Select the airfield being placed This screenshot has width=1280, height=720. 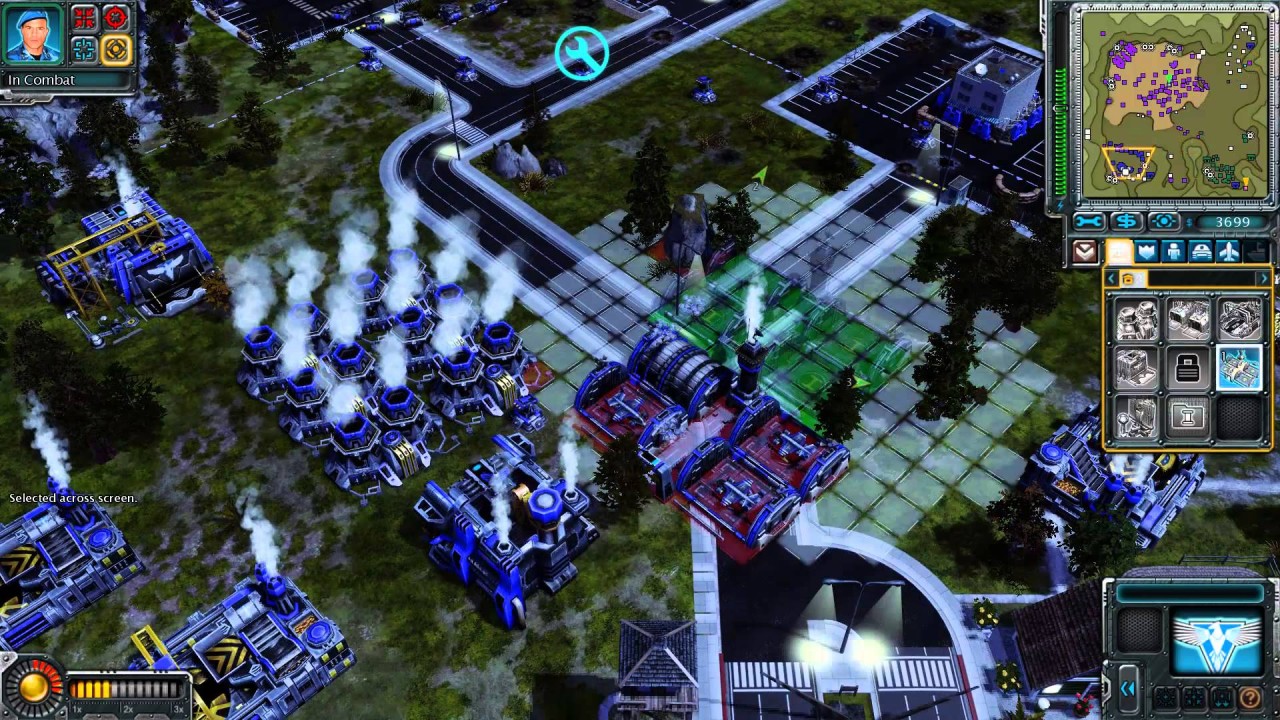(1238, 368)
